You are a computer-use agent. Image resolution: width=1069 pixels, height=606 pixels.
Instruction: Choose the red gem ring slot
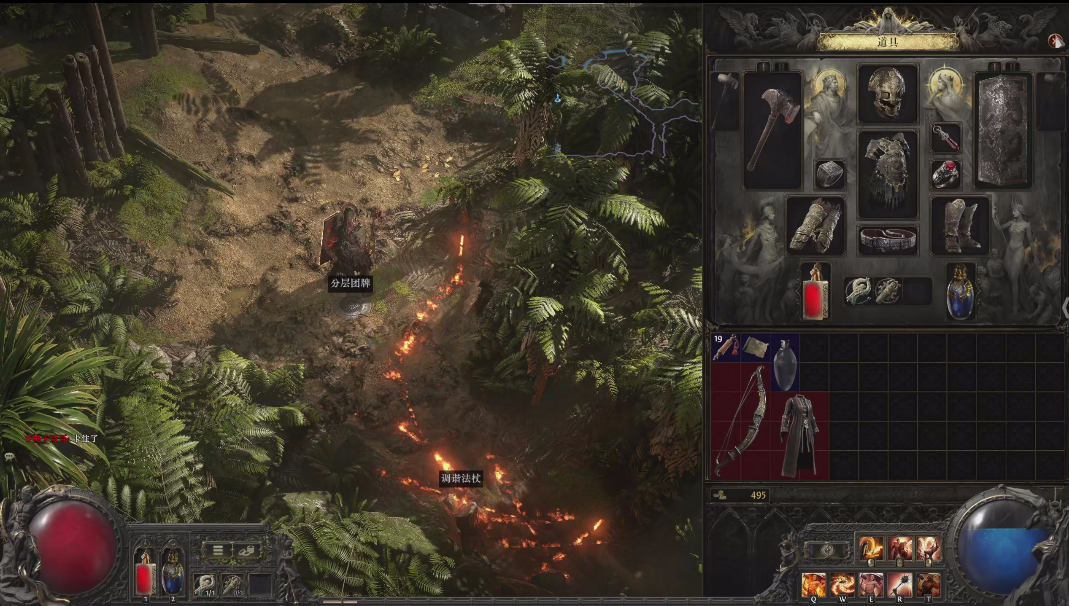click(x=945, y=174)
